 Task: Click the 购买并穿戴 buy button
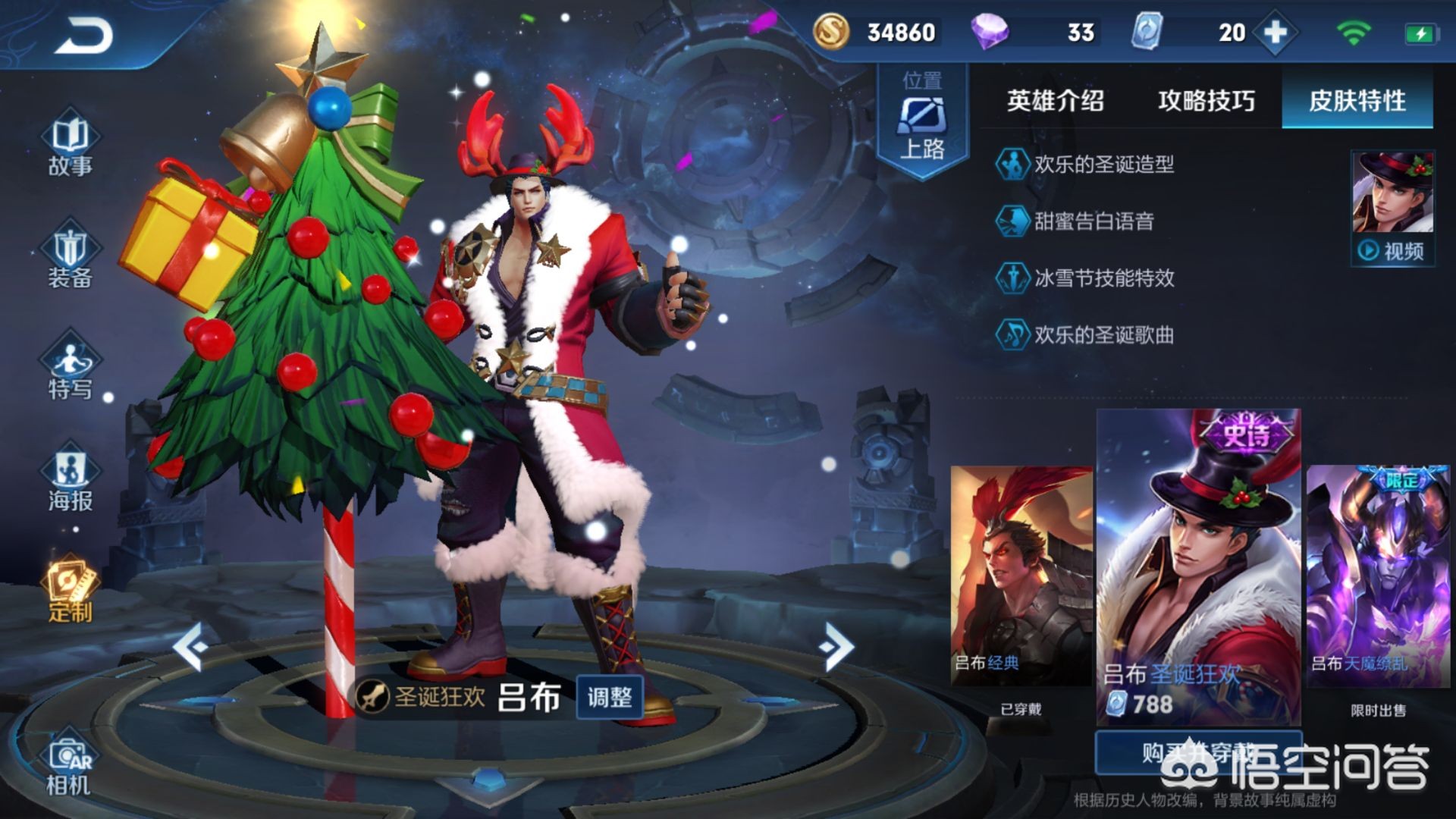pyautogui.click(x=1198, y=753)
